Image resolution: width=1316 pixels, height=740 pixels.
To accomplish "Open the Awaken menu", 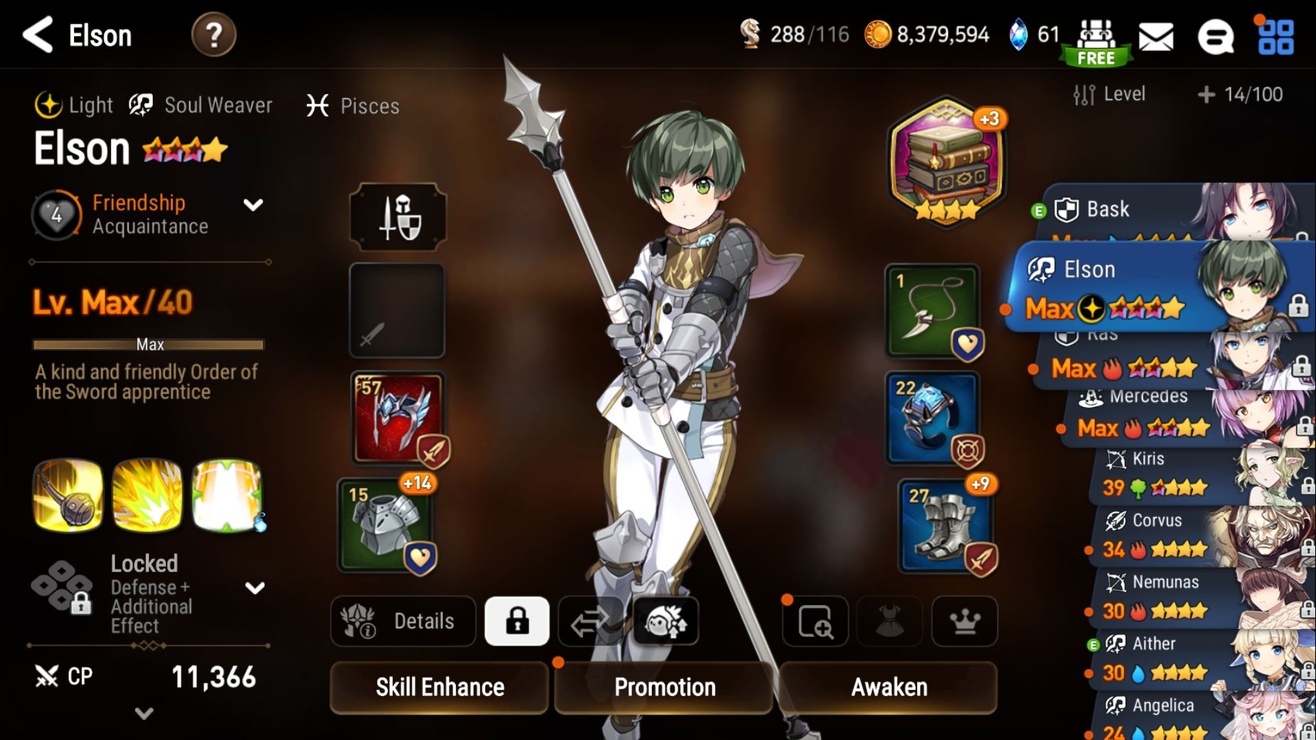I will 888,687.
